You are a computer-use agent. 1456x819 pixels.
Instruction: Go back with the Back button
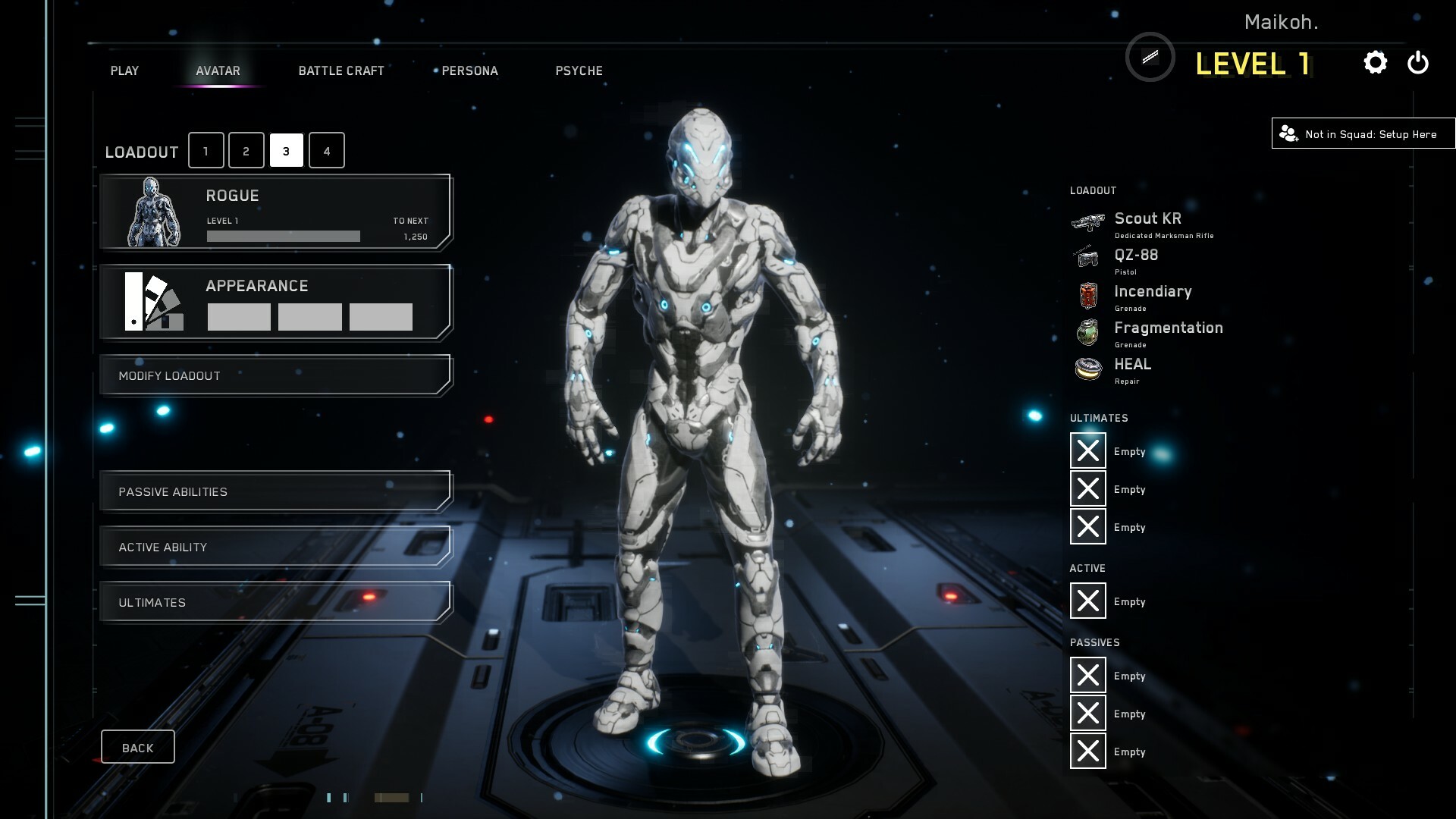coord(137,748)
